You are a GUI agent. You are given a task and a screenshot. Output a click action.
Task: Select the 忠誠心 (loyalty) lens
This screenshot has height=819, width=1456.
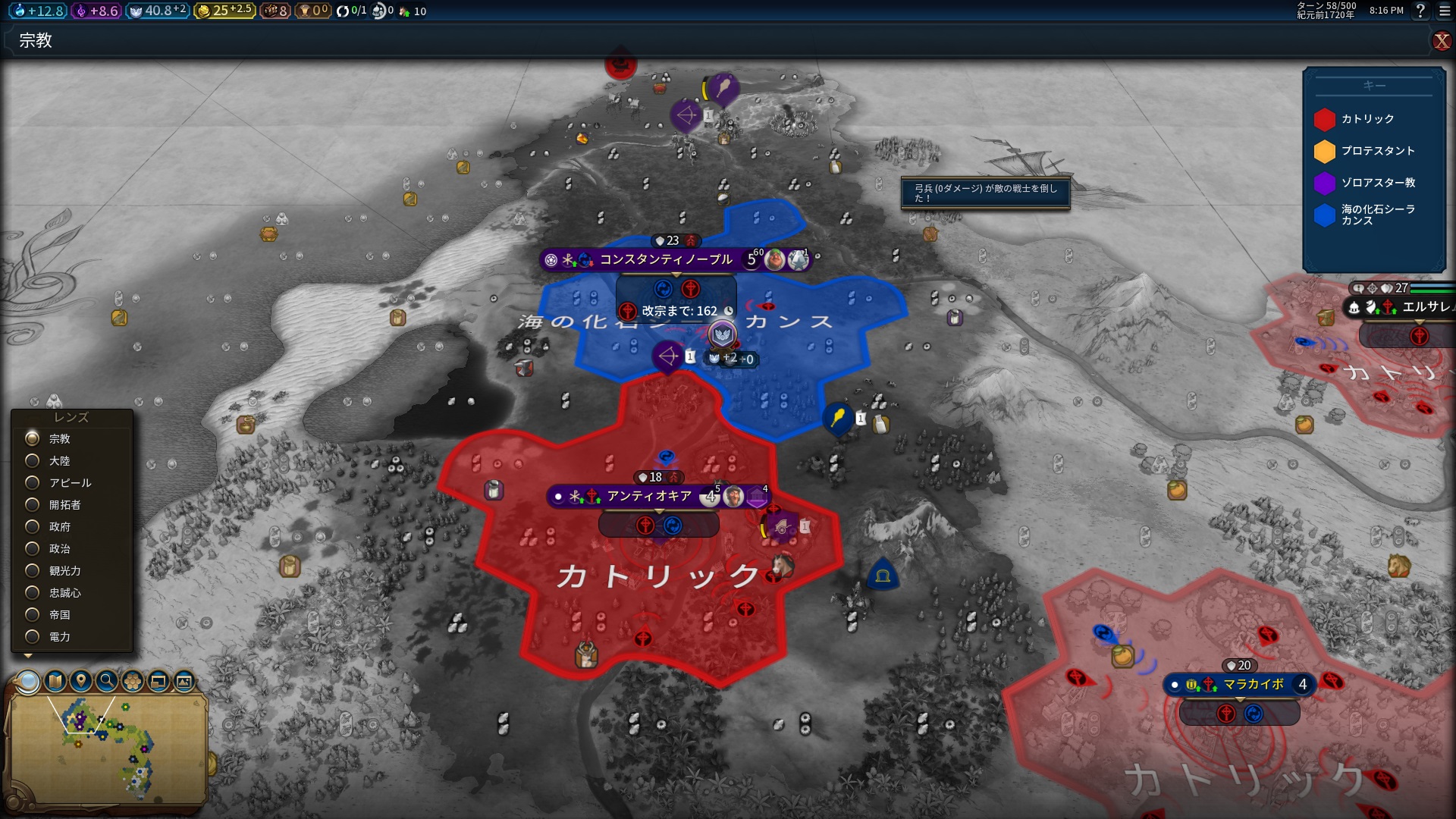pyautogui.click(x=33, y=593)
